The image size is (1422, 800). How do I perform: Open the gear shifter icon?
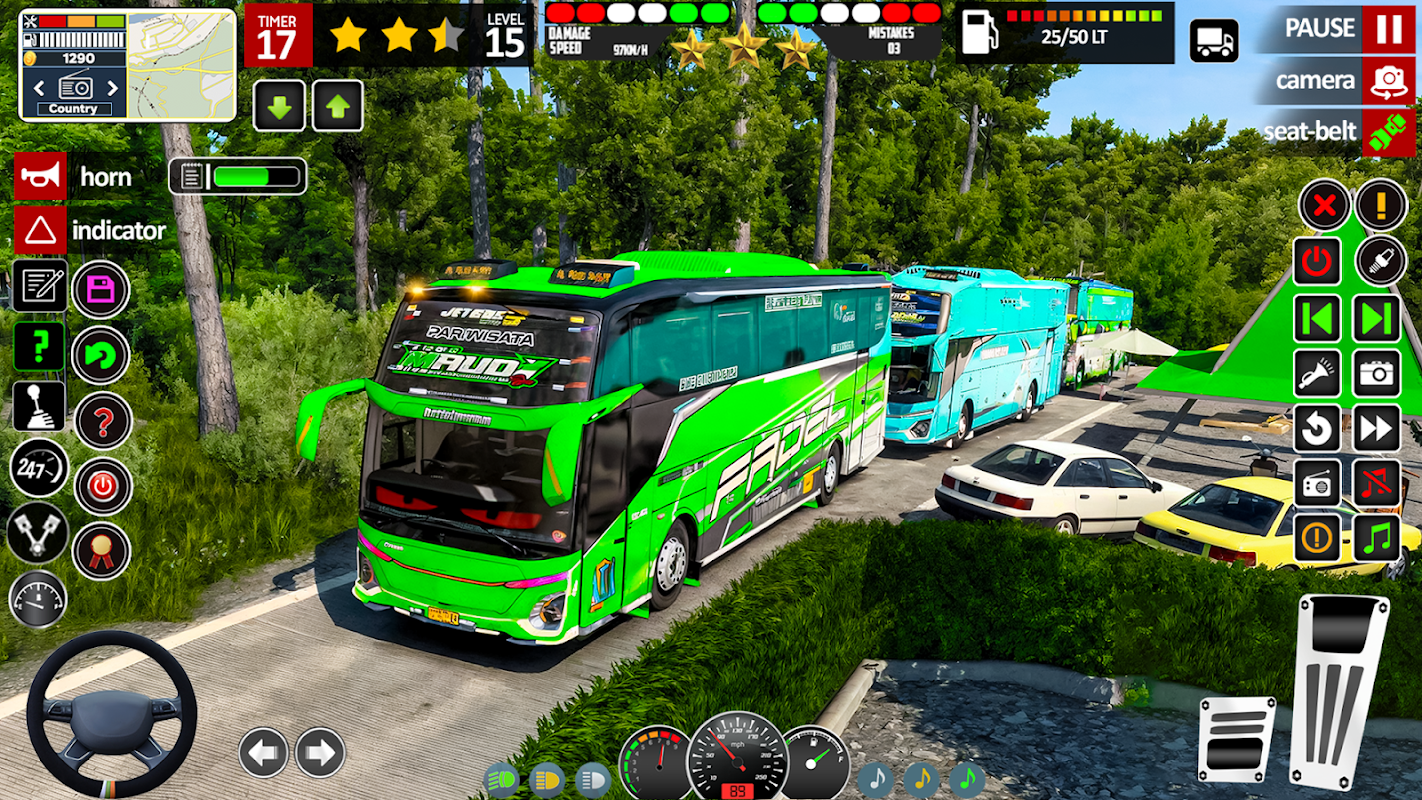point(38,406)
